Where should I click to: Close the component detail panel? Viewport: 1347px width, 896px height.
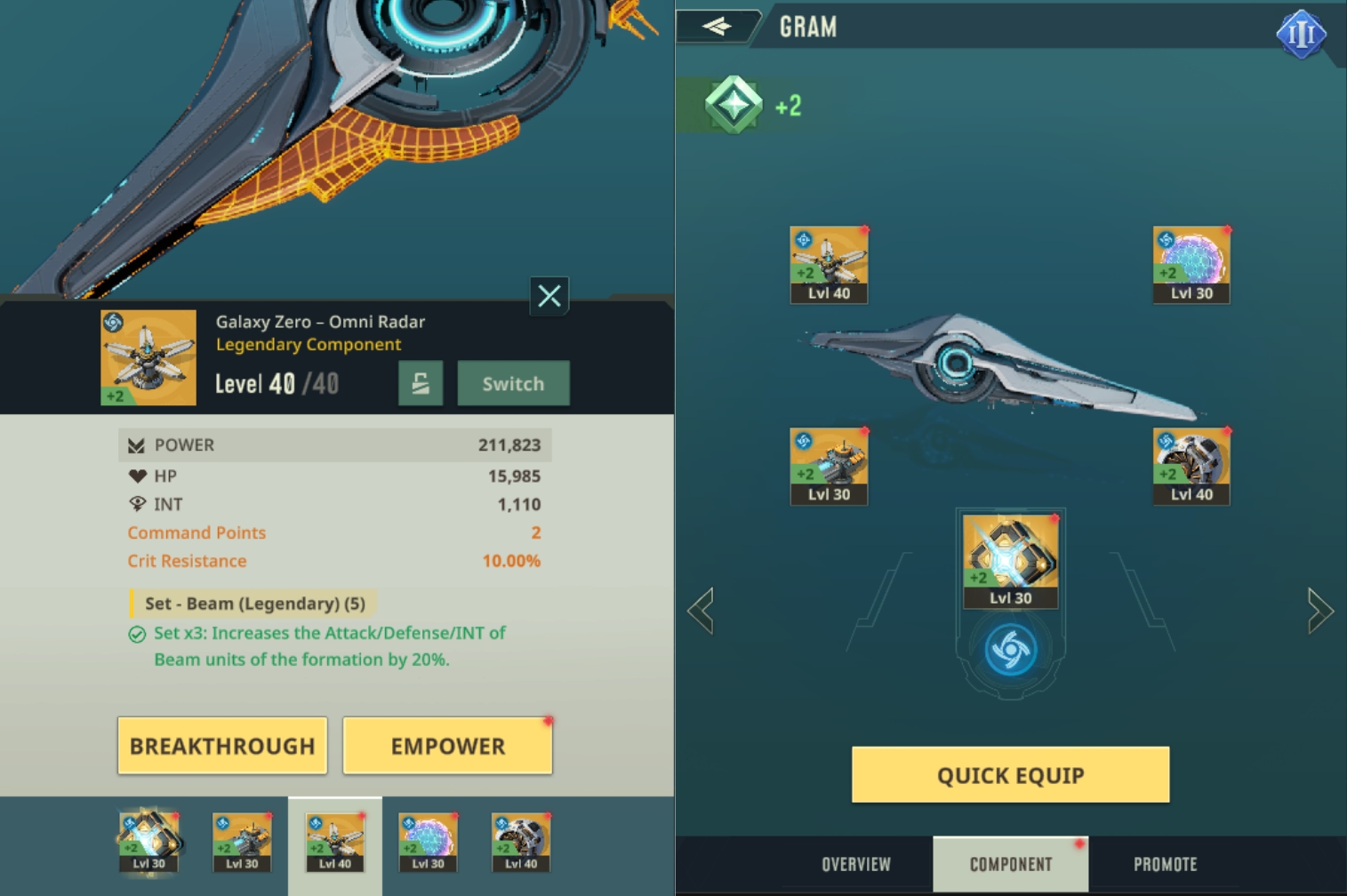click(x=549, y=295)
